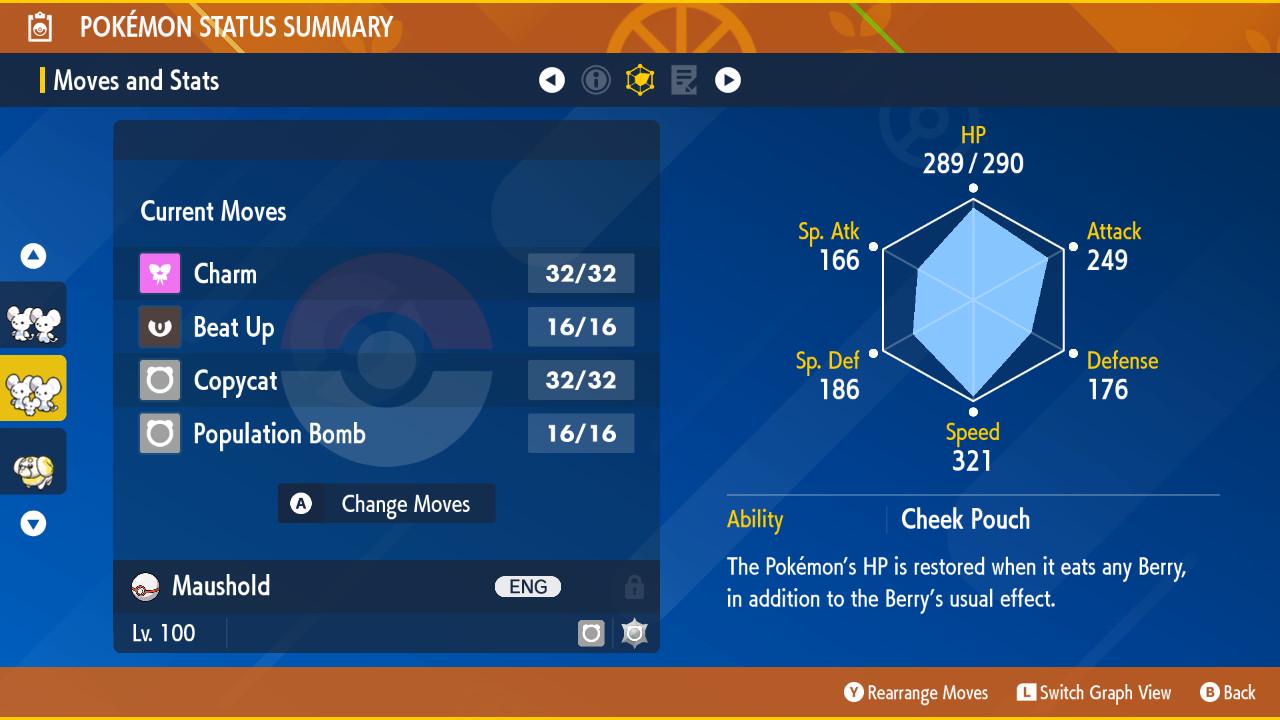Viewport: 1280px width, 720px height.
Task: Select the Tera Jewel star icon
Action: [x=636, y=632]
